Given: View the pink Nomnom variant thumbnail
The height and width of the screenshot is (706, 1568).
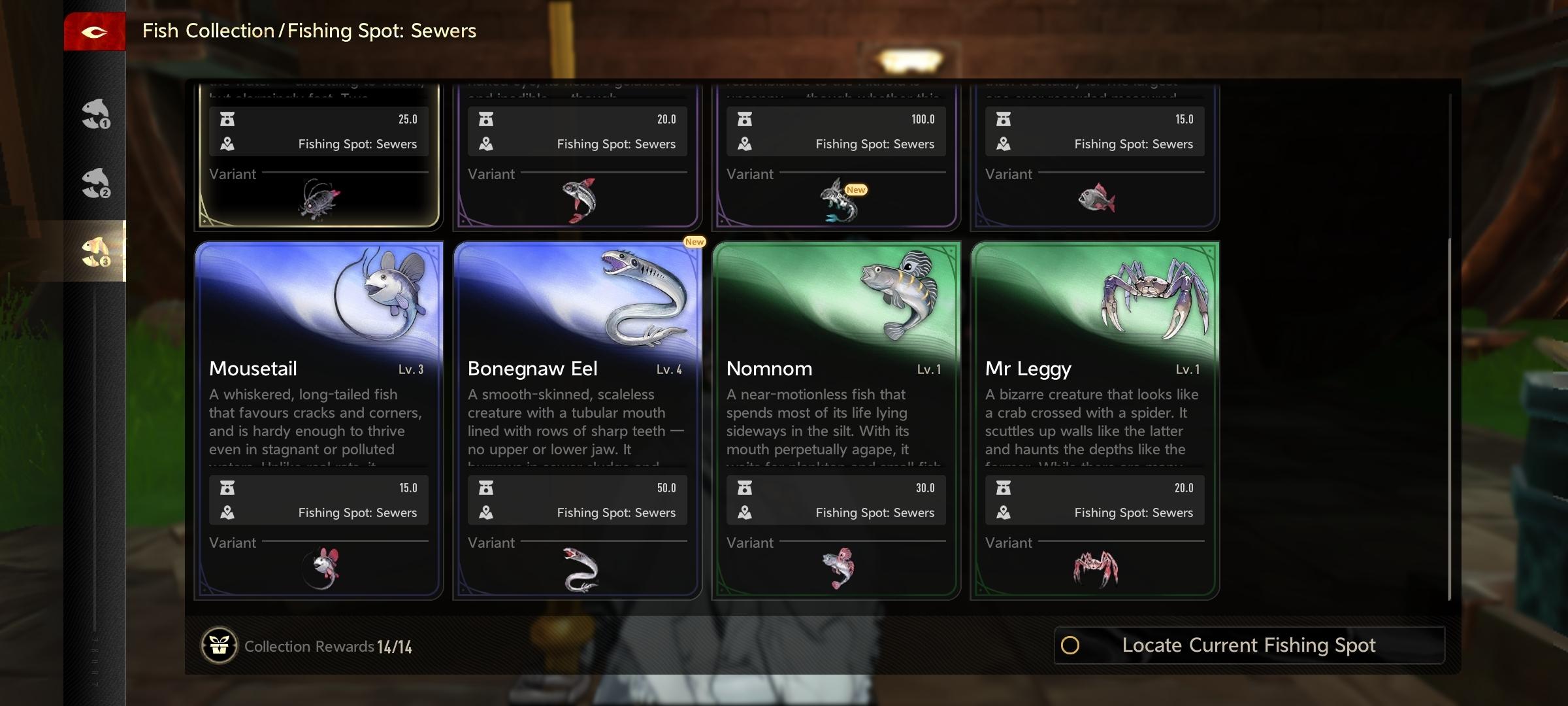Looking at the screenshot, I should 838,568.
